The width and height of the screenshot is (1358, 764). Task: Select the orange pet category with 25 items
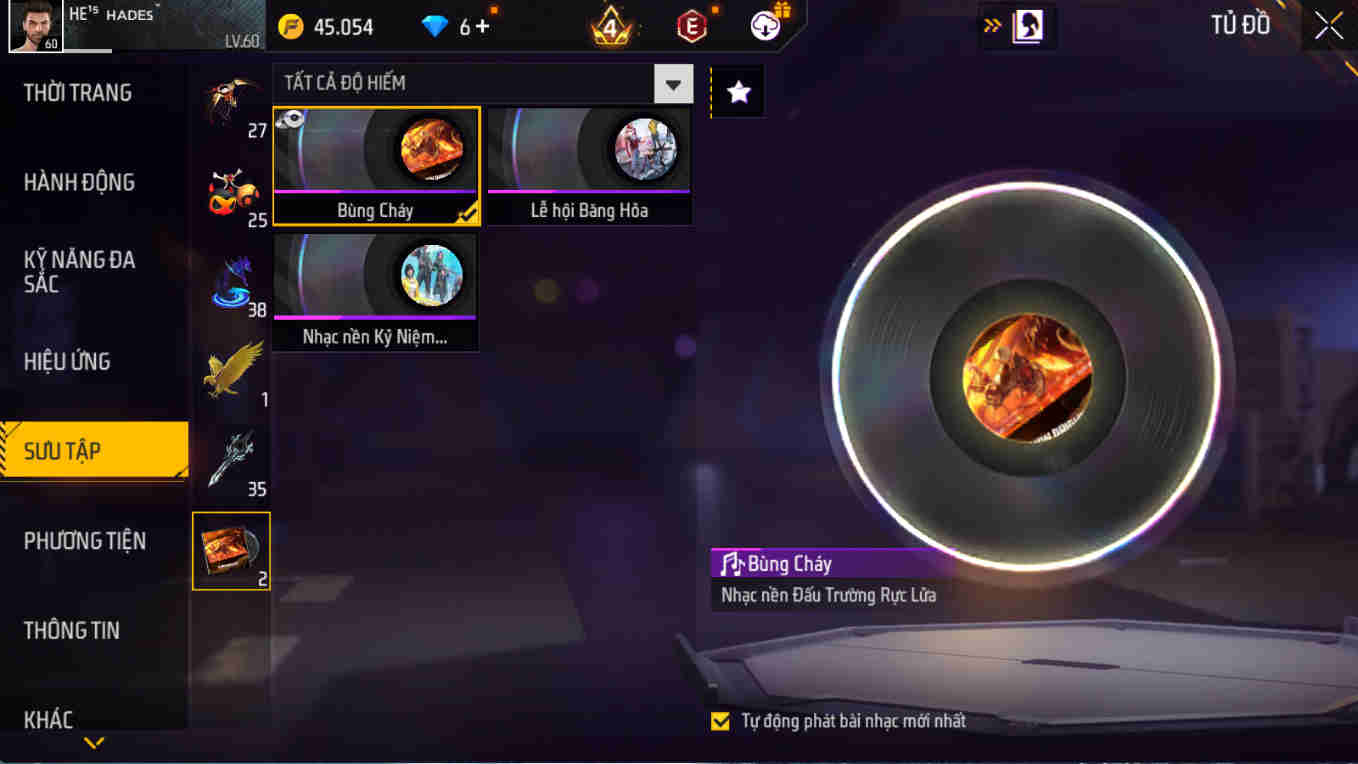click(x=234, y=188)
